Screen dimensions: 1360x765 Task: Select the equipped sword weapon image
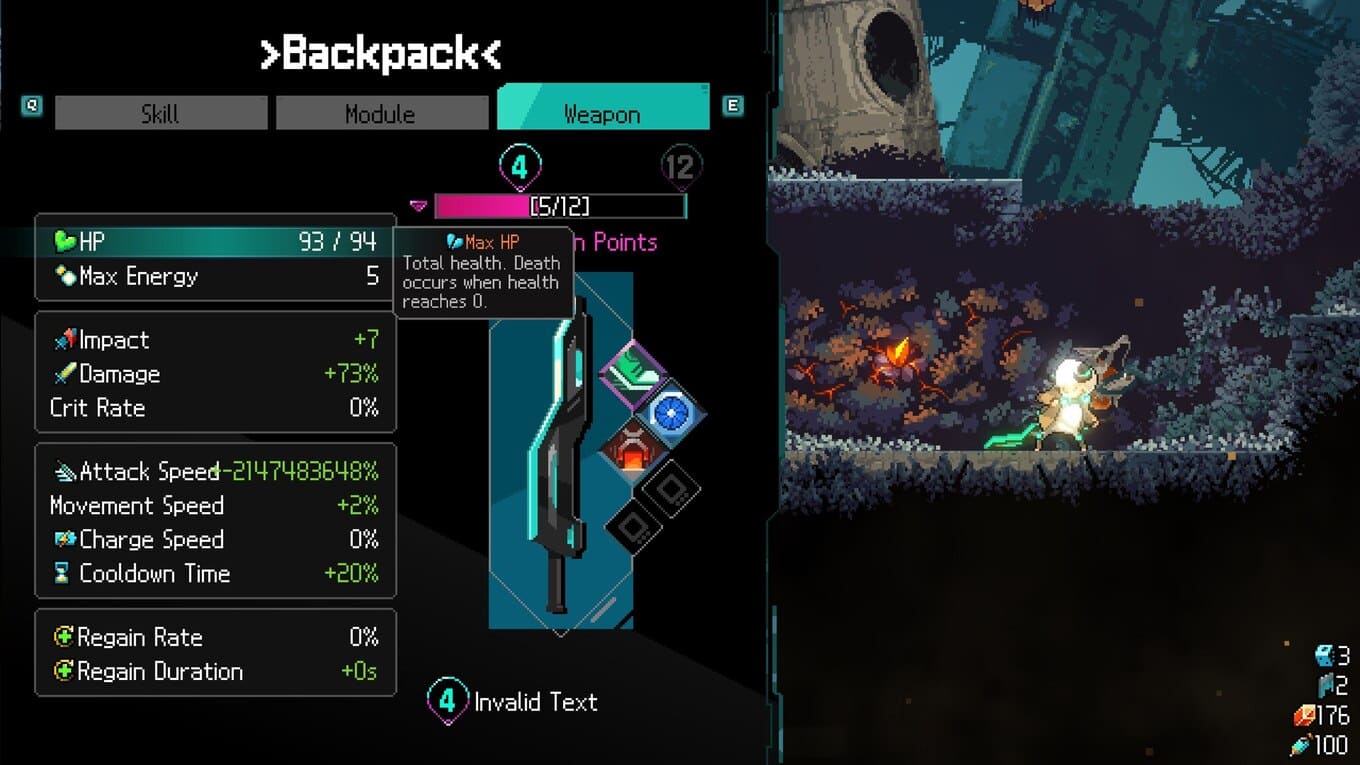555,450
